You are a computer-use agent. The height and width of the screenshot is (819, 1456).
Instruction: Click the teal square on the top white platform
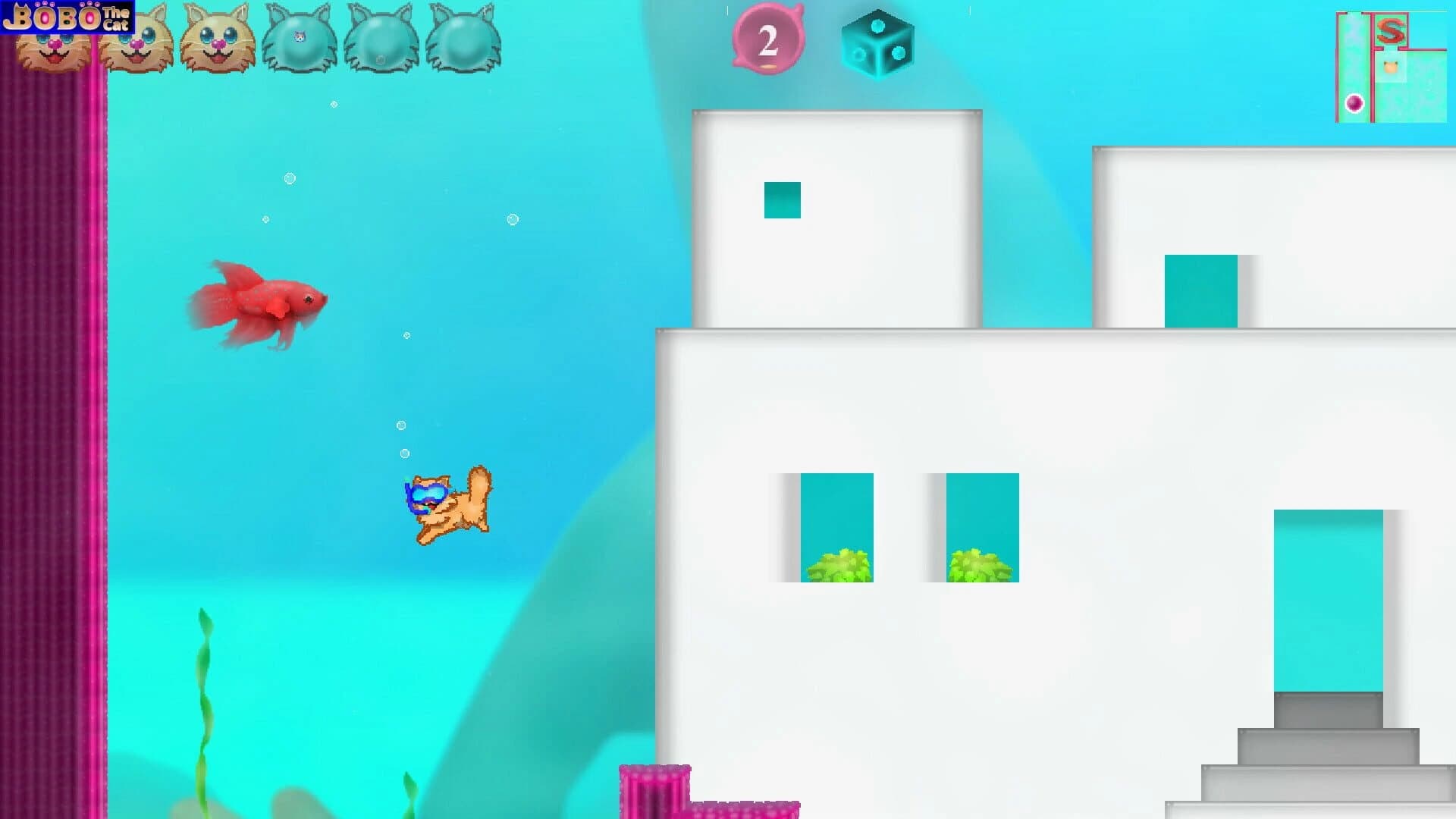pos(782,200)
